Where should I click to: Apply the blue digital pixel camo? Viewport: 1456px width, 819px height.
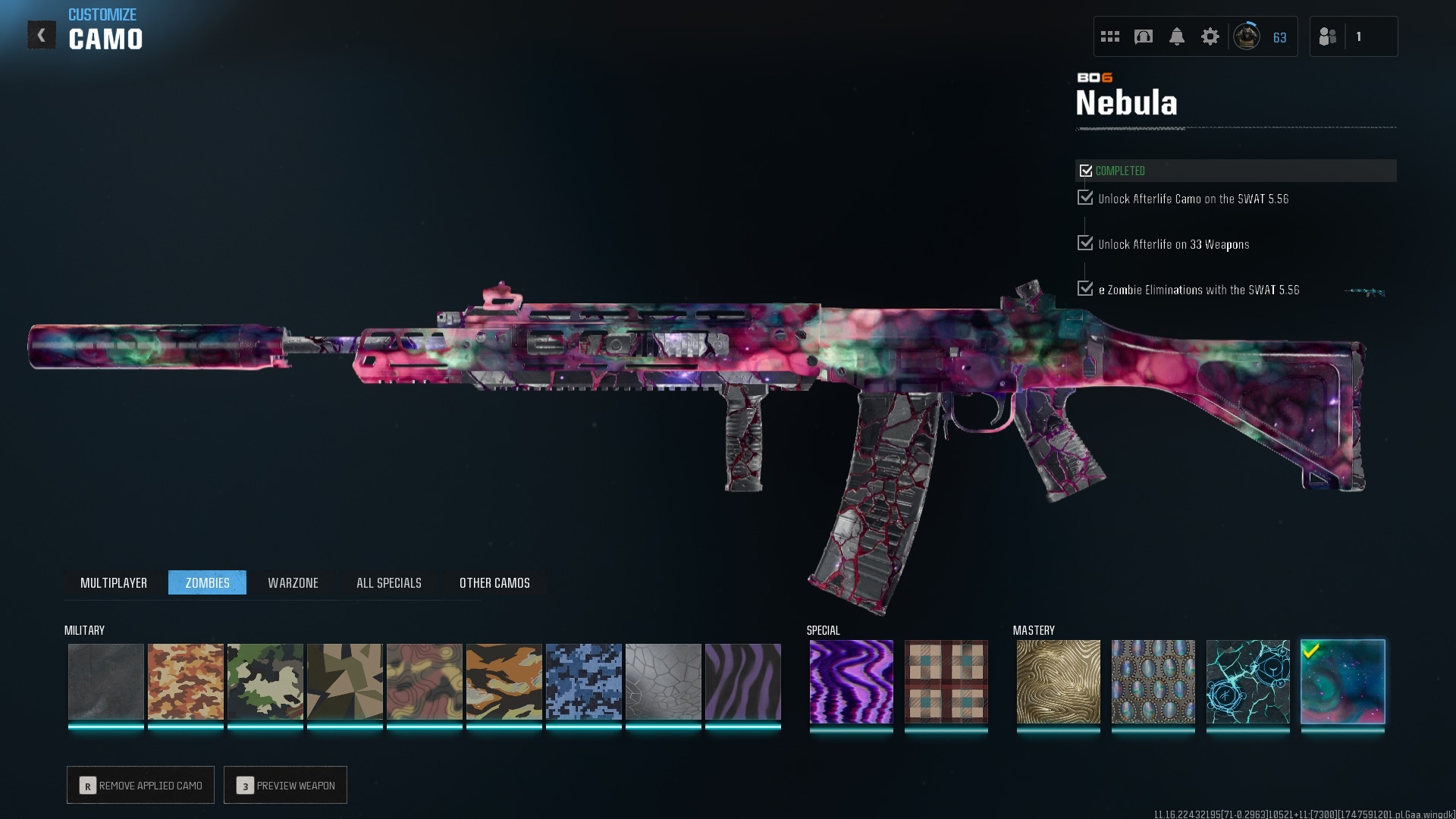(583, 682)
